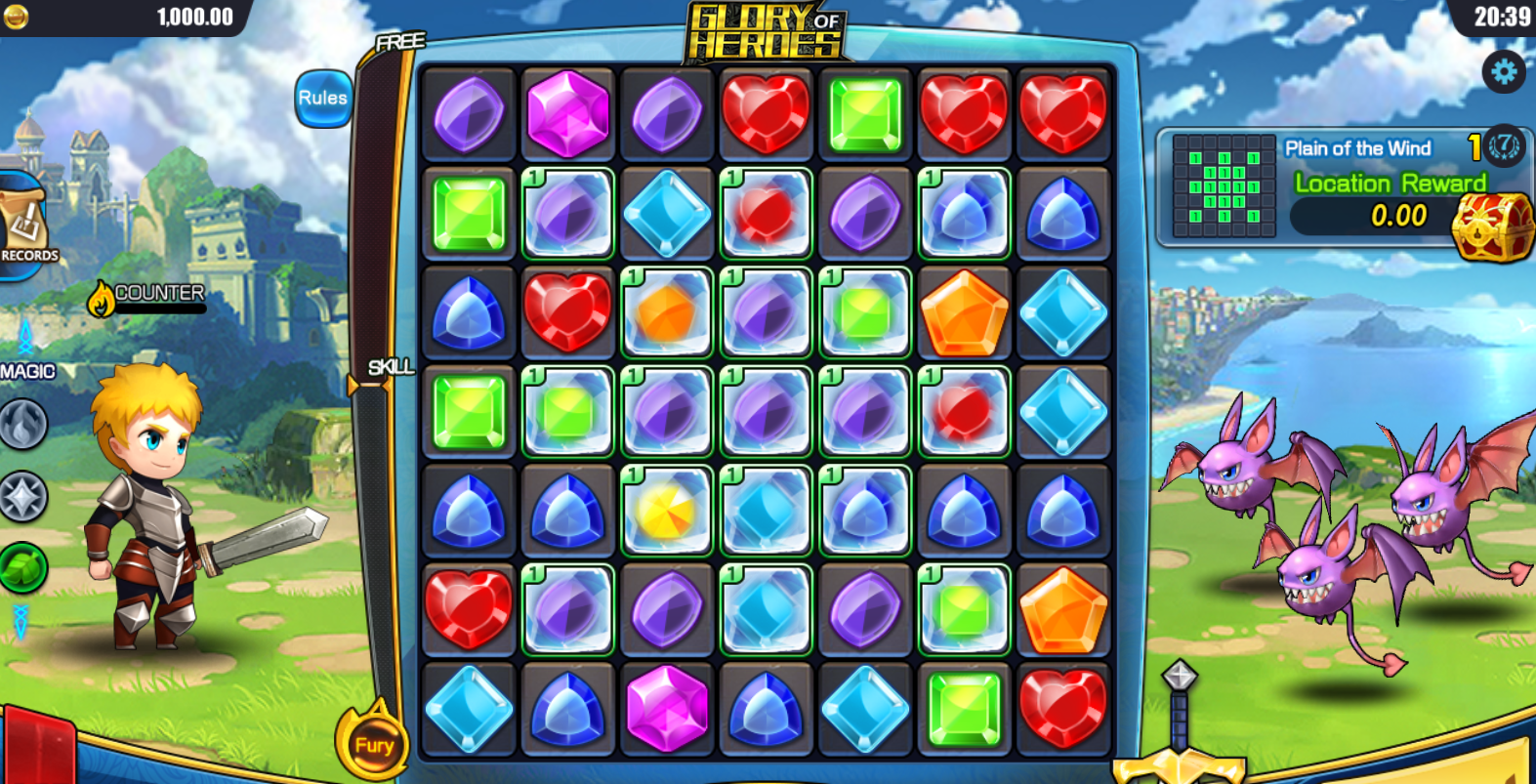Activate the Fury button
1536x784 pixels.
point(374,745)
